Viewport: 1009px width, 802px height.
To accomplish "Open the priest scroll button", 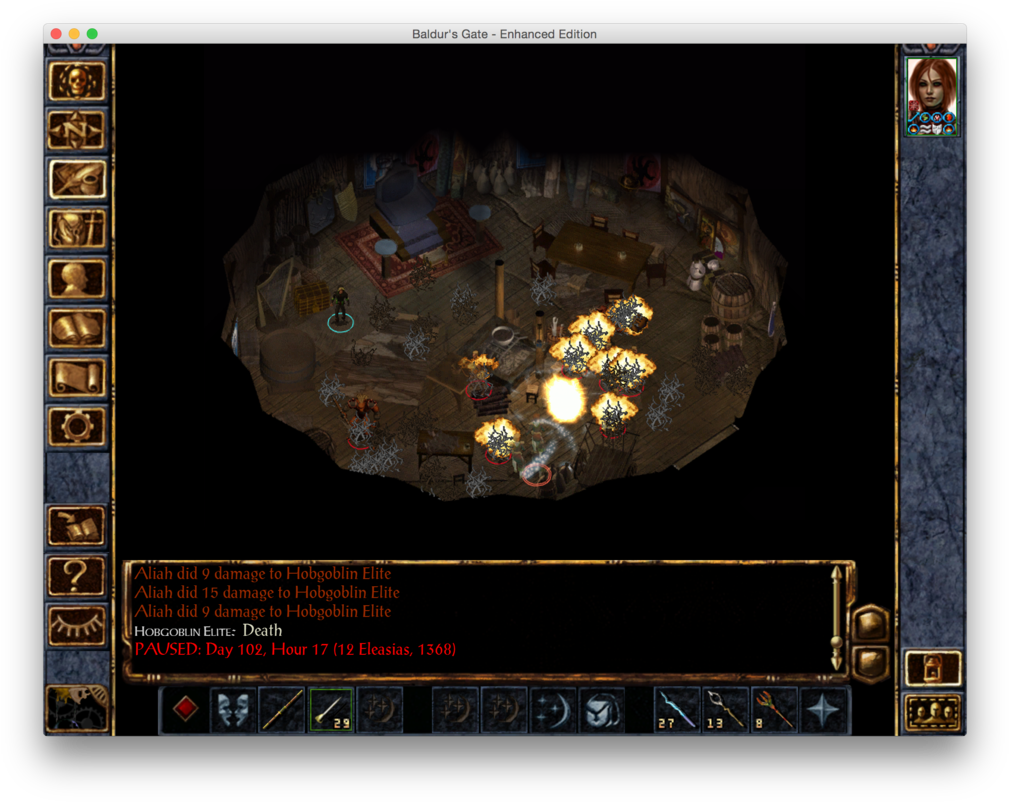I will pyautogui.click(x=77, y=377).
